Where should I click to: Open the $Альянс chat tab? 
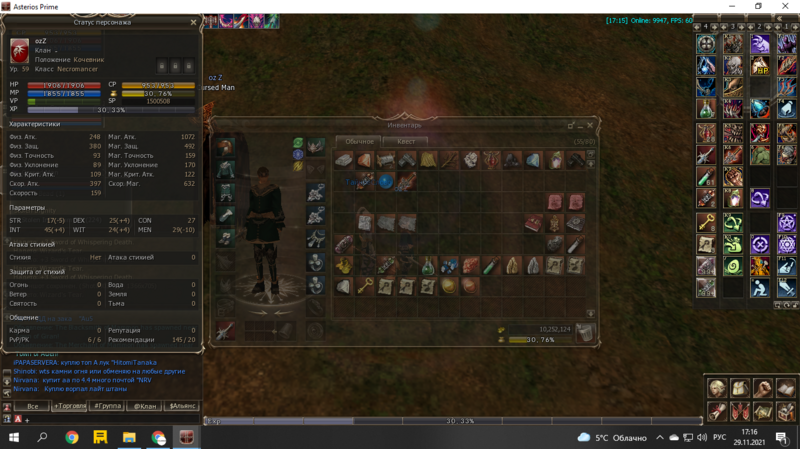click(181, 407)
